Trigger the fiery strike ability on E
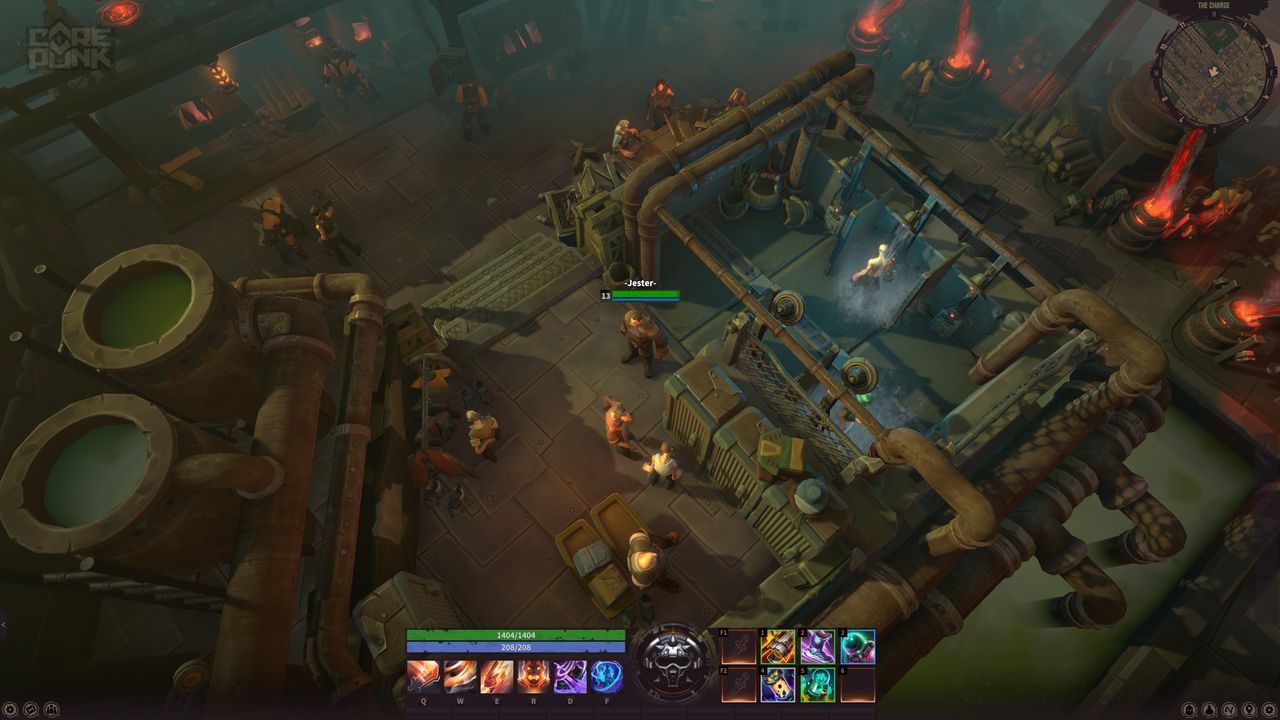Viewport: 1280px width, 720px height. (497, 677)
